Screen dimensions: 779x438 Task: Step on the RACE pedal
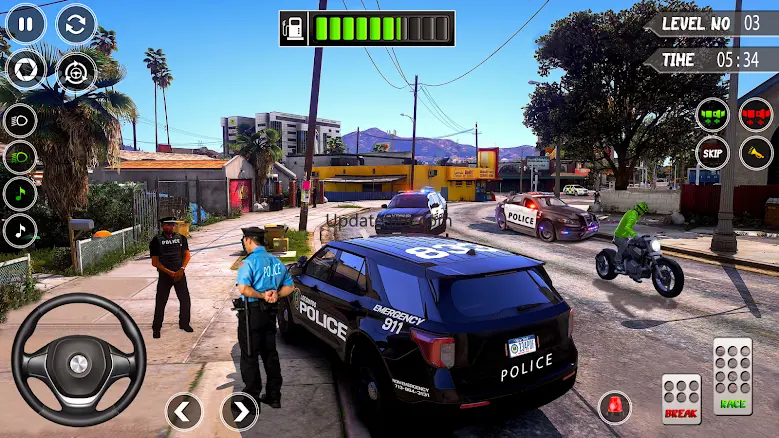732,377
